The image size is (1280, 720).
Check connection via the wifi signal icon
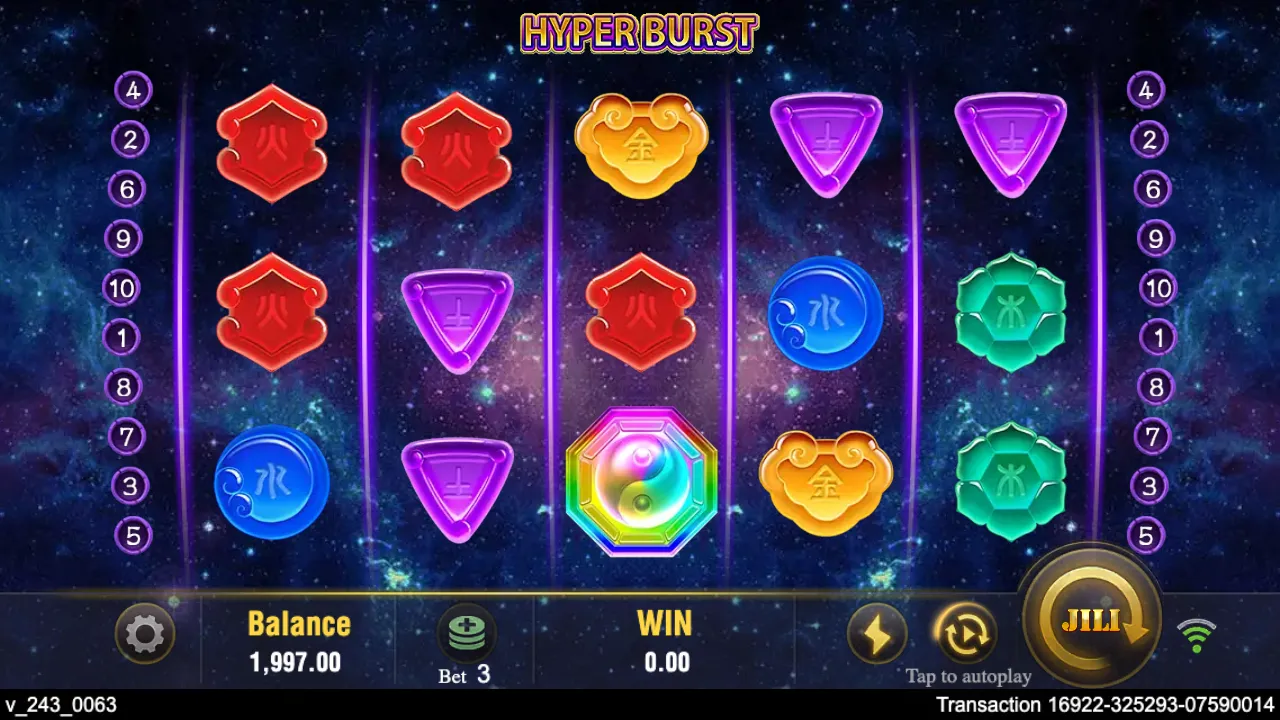pos(1198,632)
